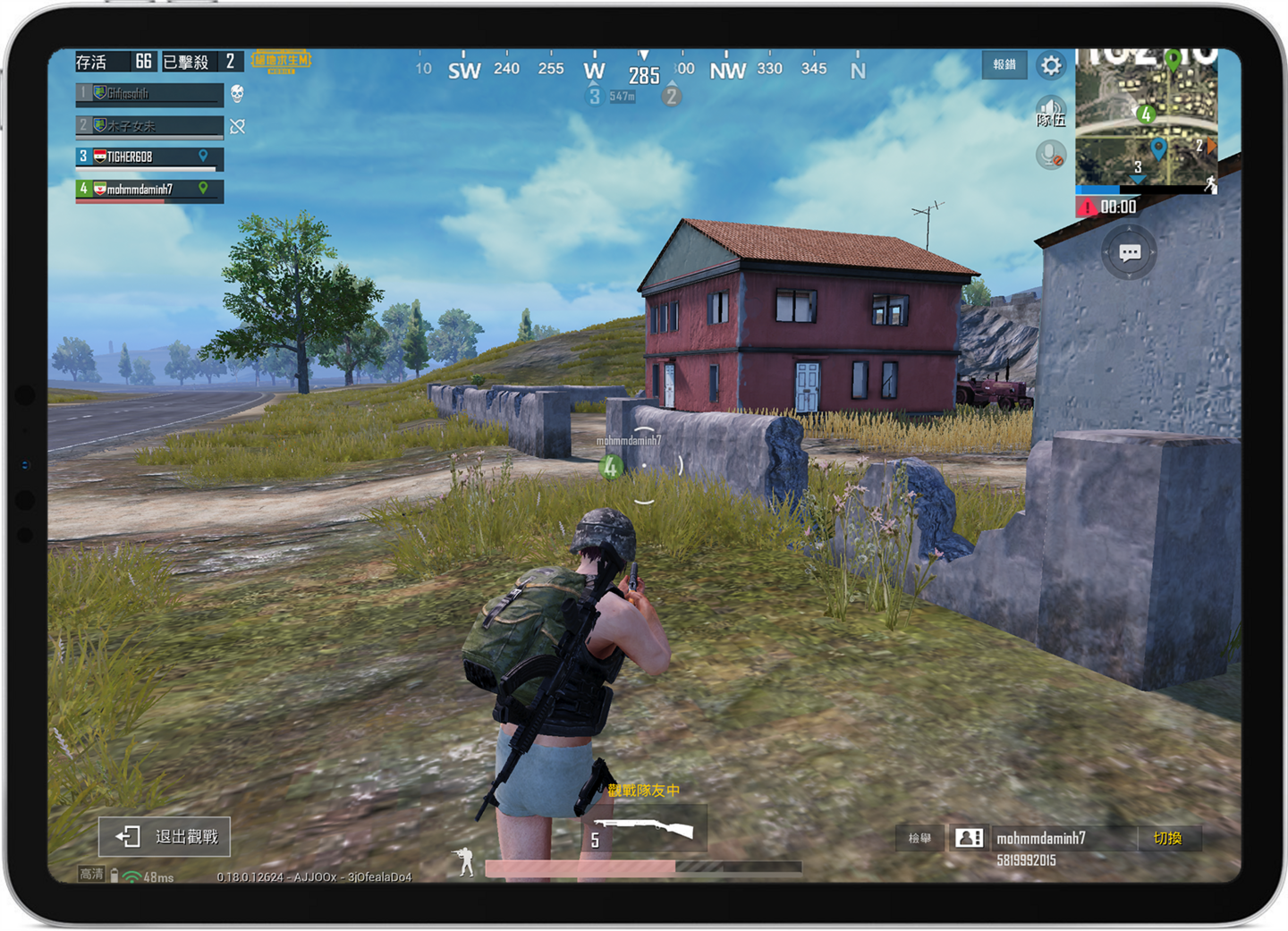1288x931 pixels.
Task: Switch spectated player with 切換
Action: pos(1167,838)
